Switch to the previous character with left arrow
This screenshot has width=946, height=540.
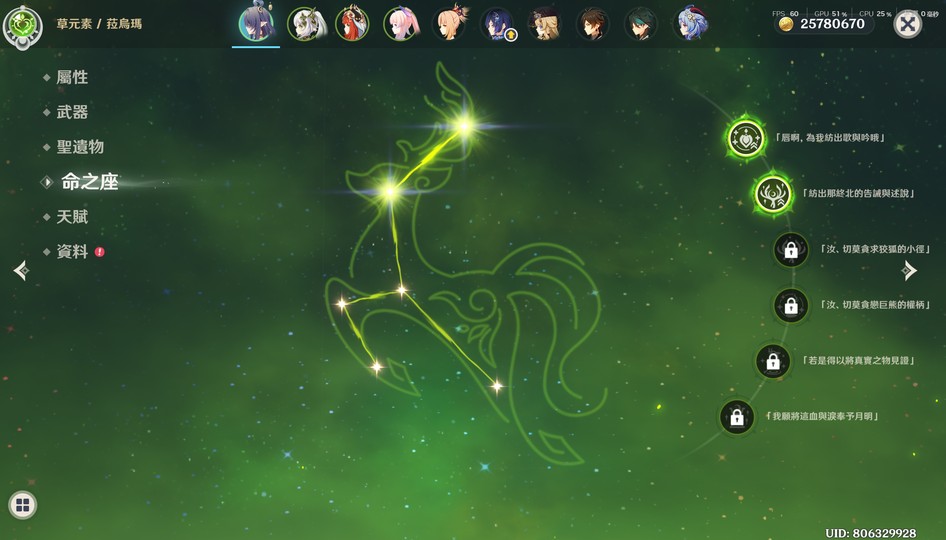coord(21,270)
